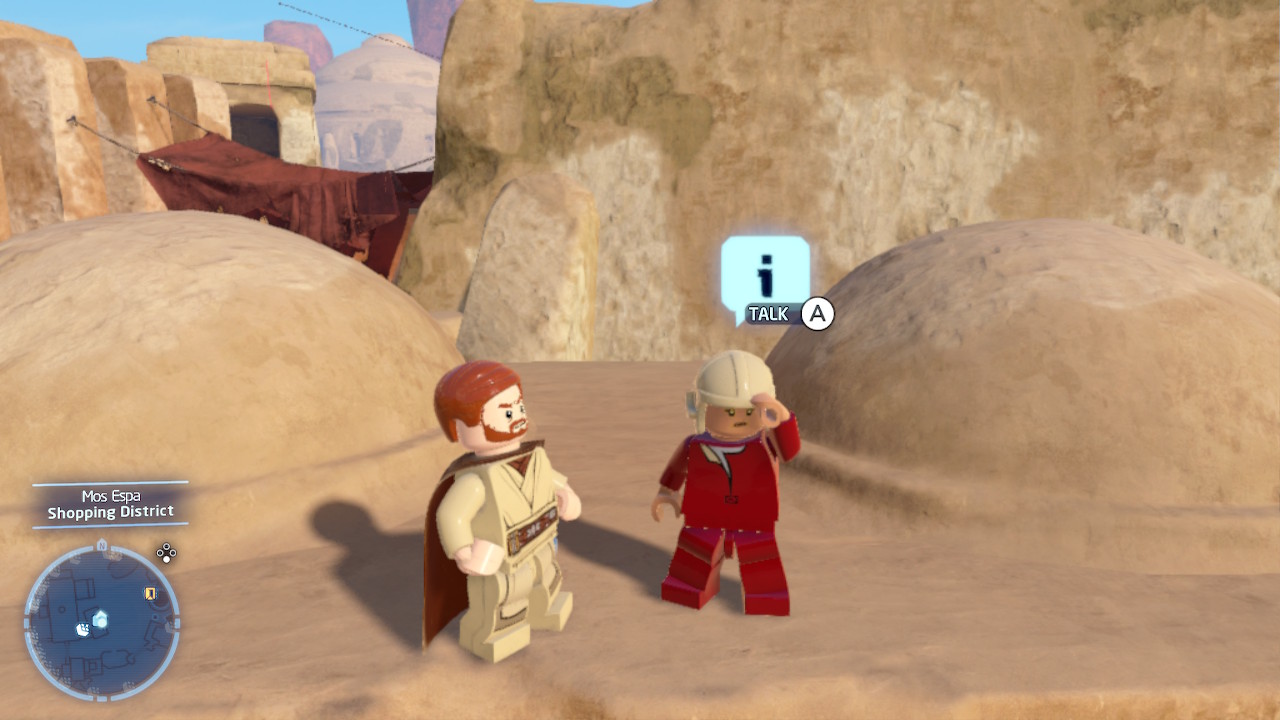
Task: Click the A button prompt next to TALK
Action: coord(817,312)
